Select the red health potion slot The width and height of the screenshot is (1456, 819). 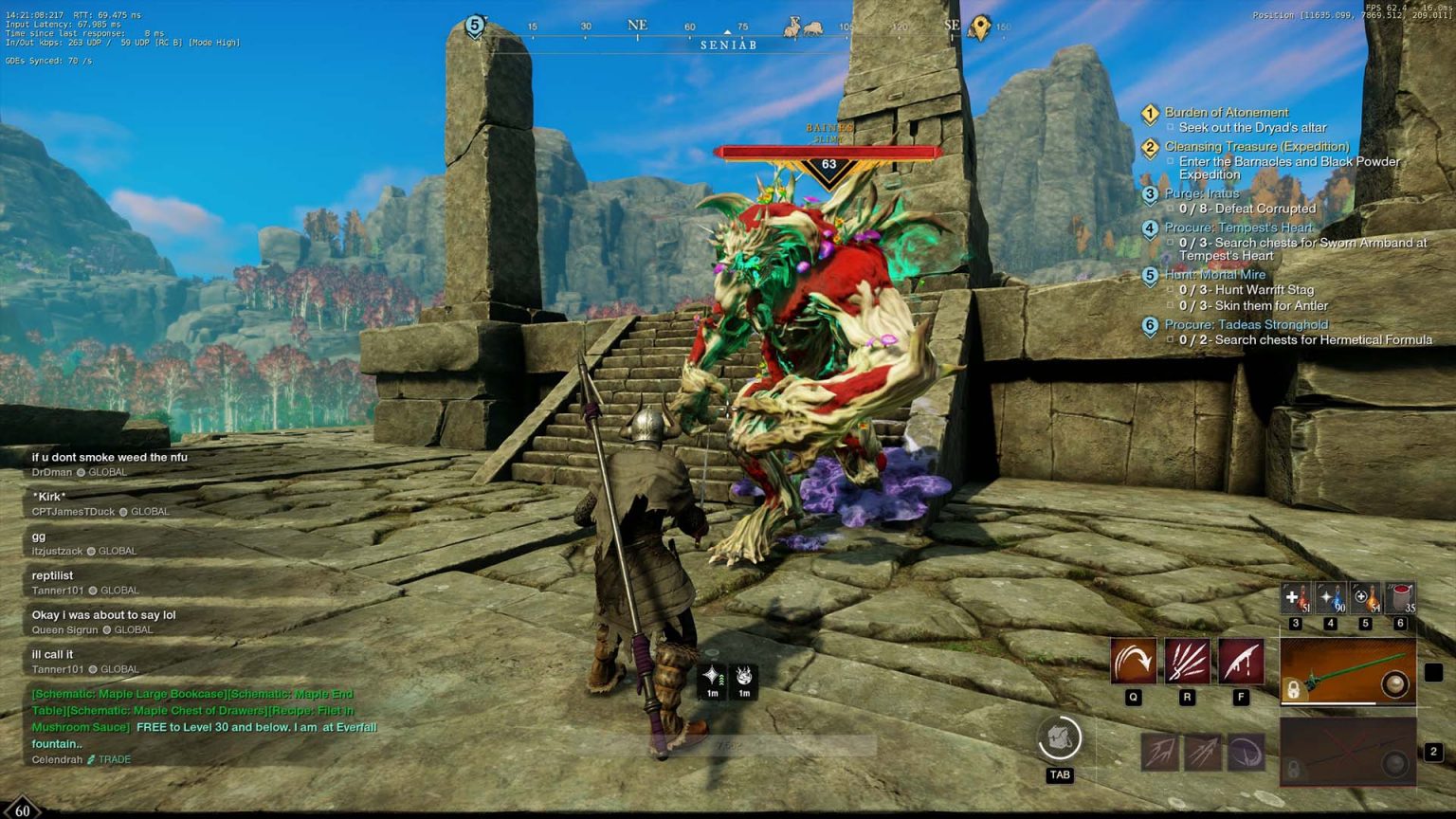coord(1296,598)
